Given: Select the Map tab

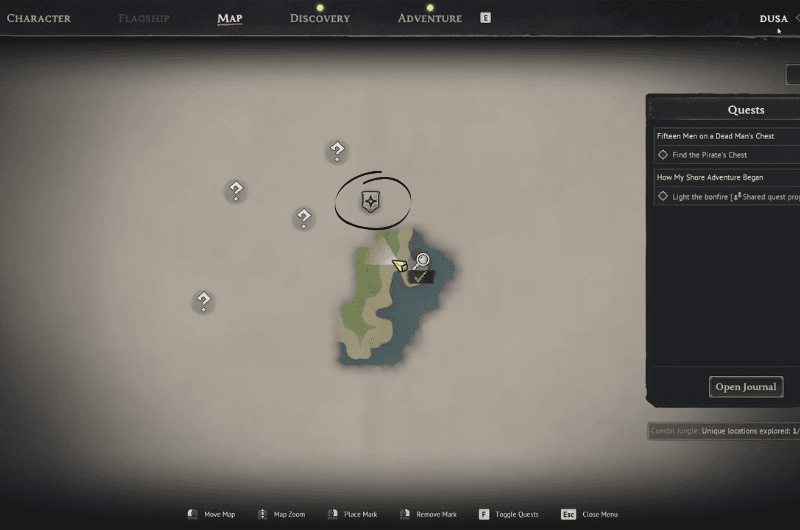Looking at the screenshot, I should pyautogui.click(x=230, y=18).
